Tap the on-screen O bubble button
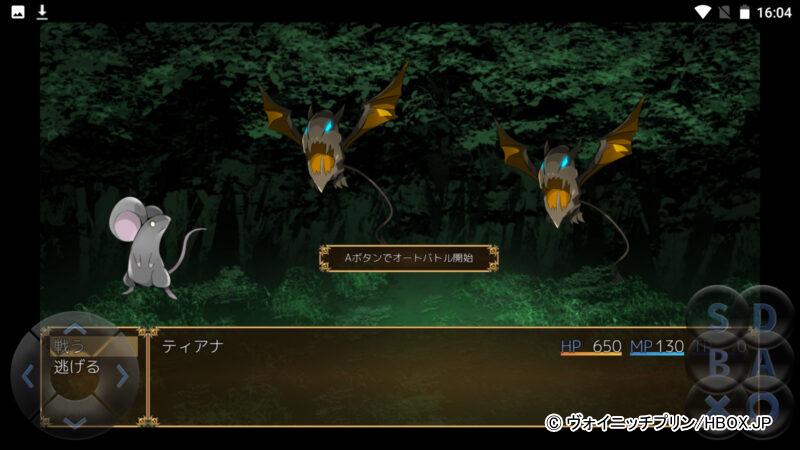The width and height of the screenshot is (800, 450). [x=765, y=408]
